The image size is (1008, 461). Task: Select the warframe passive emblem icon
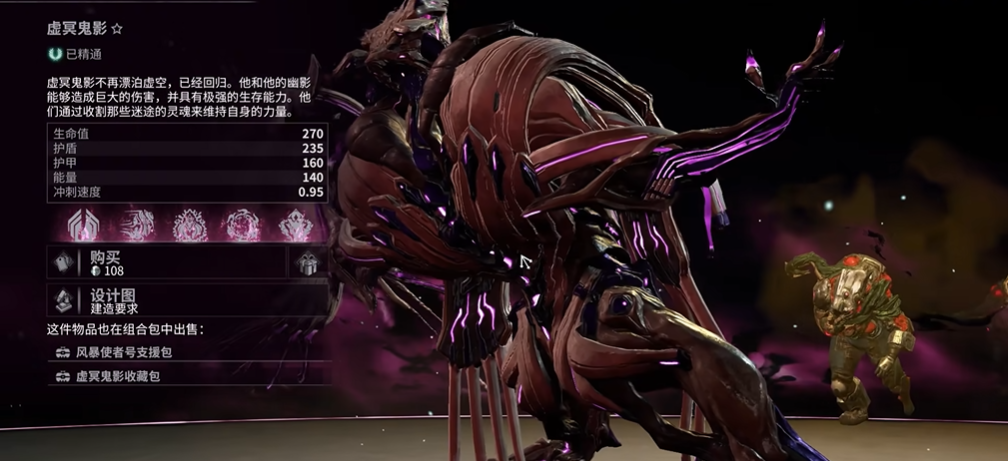pos(81,224)
